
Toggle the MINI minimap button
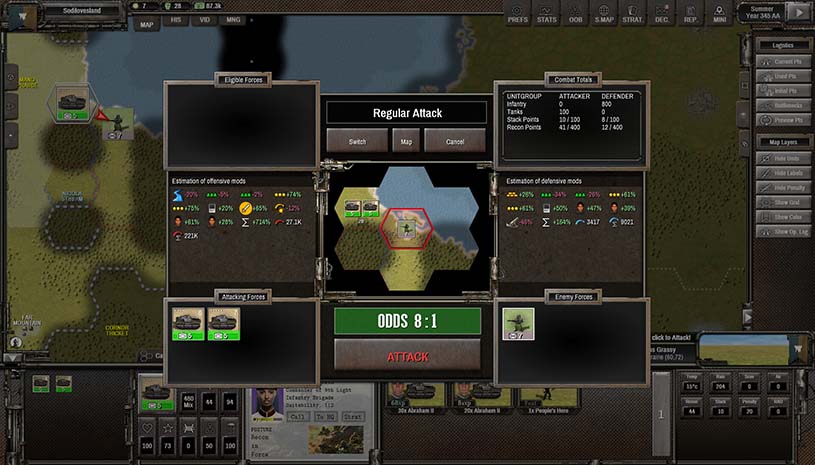pos(720,14)
